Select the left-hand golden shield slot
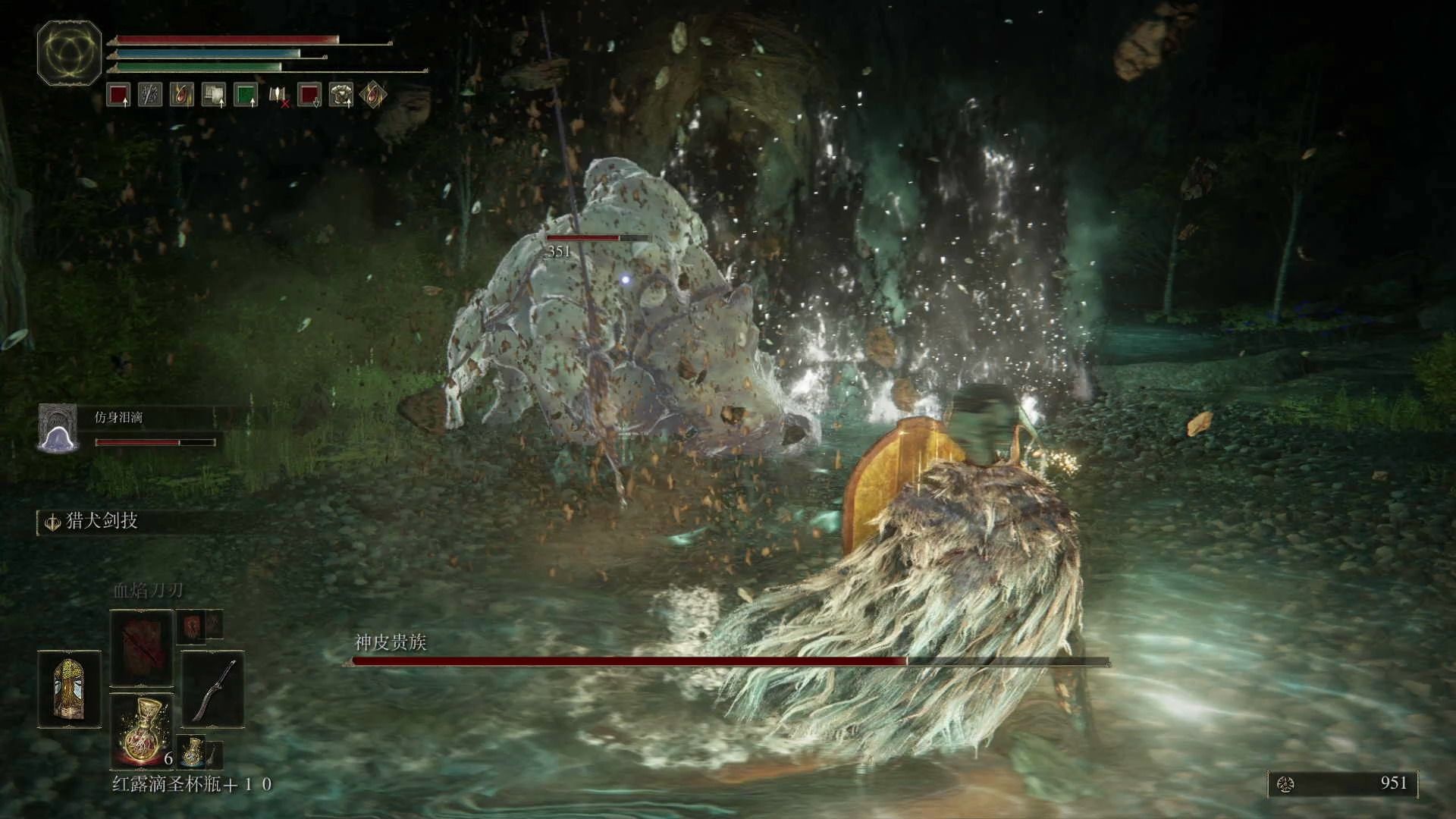This screenshot has width=1456, height=819. (69, 689)
